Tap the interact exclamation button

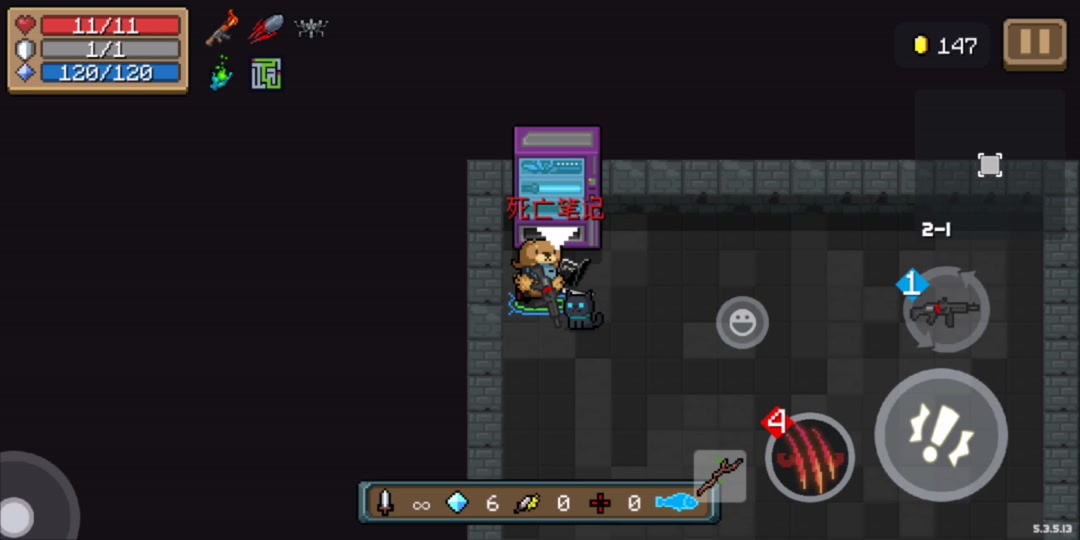click(x=940, y=434)
